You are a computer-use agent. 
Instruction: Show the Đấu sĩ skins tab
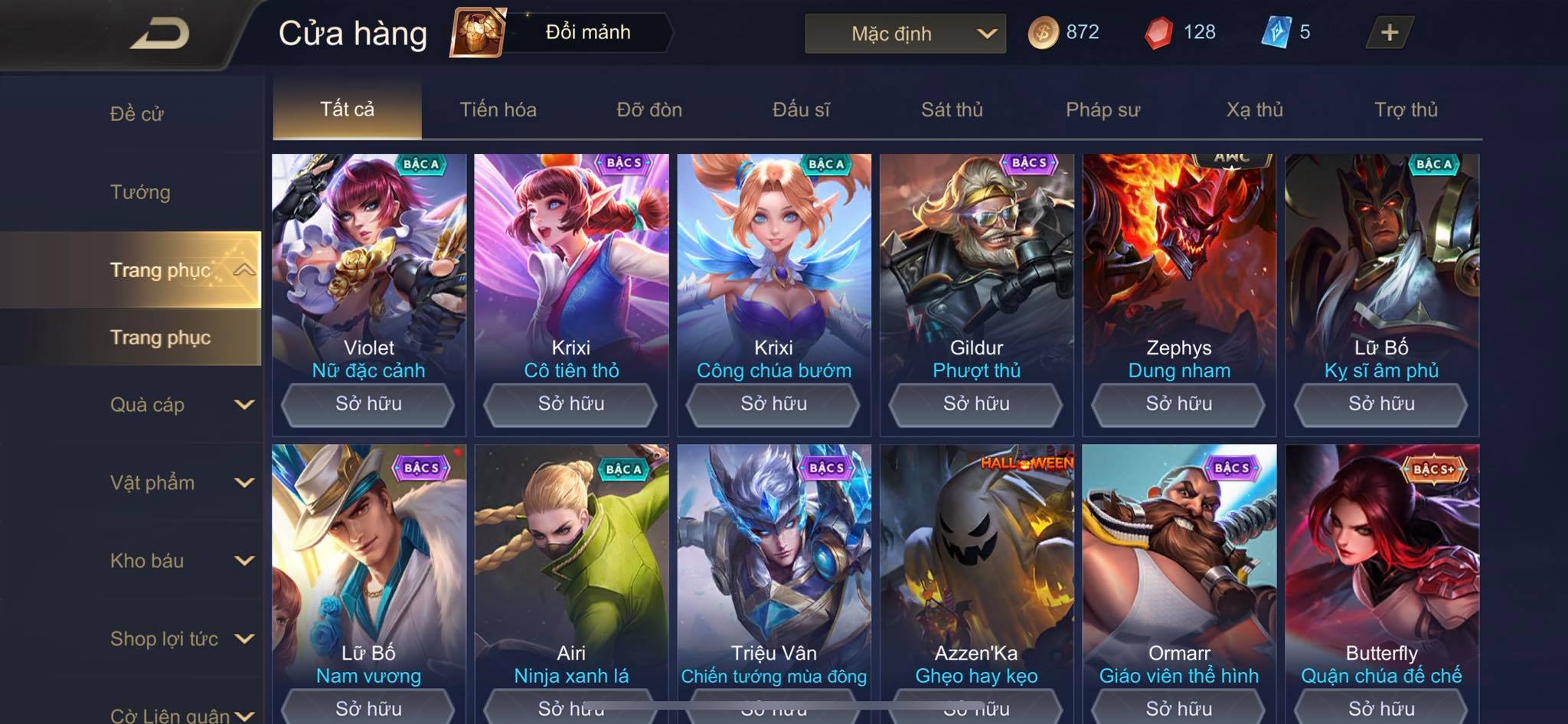tap(801, 109)
